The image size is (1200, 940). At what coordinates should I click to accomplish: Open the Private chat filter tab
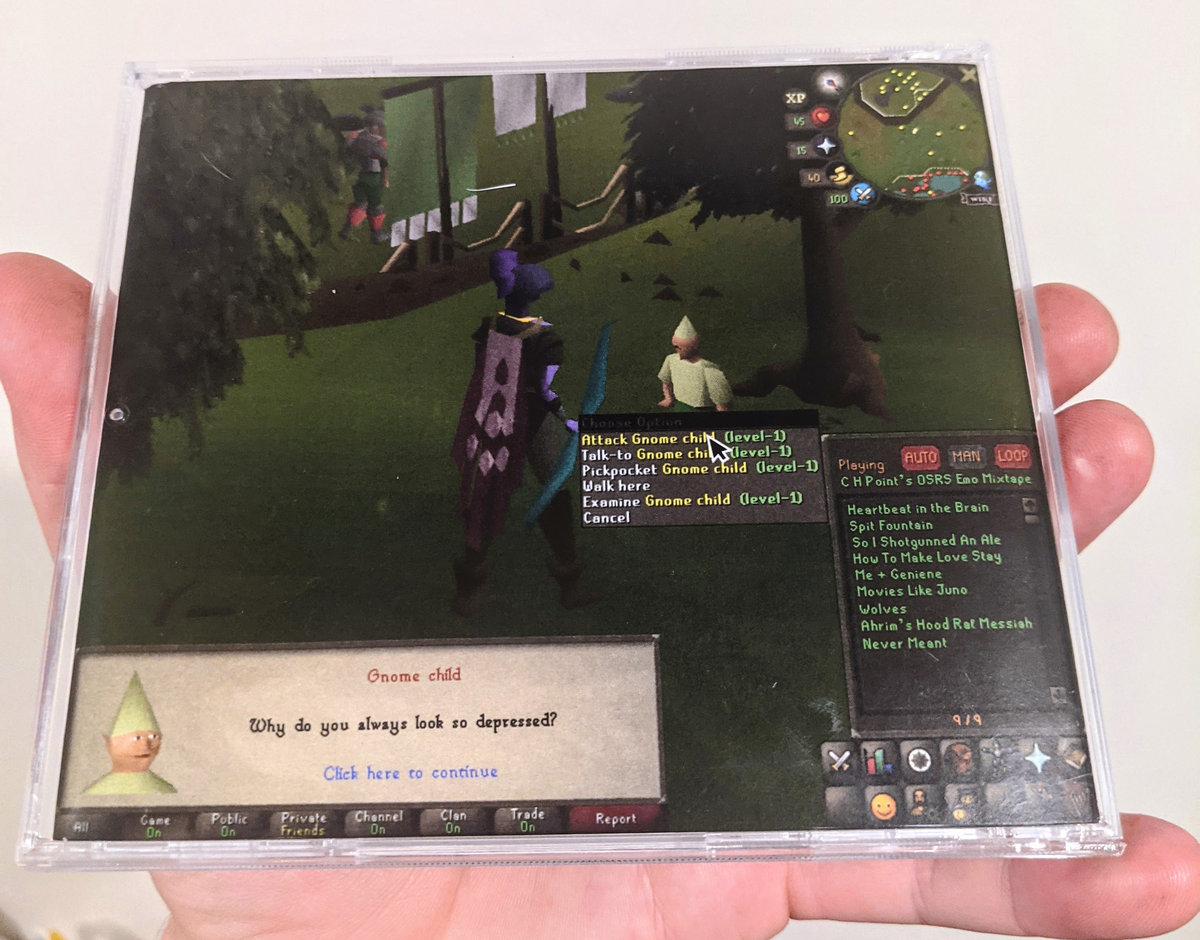[x=303, y=824]
